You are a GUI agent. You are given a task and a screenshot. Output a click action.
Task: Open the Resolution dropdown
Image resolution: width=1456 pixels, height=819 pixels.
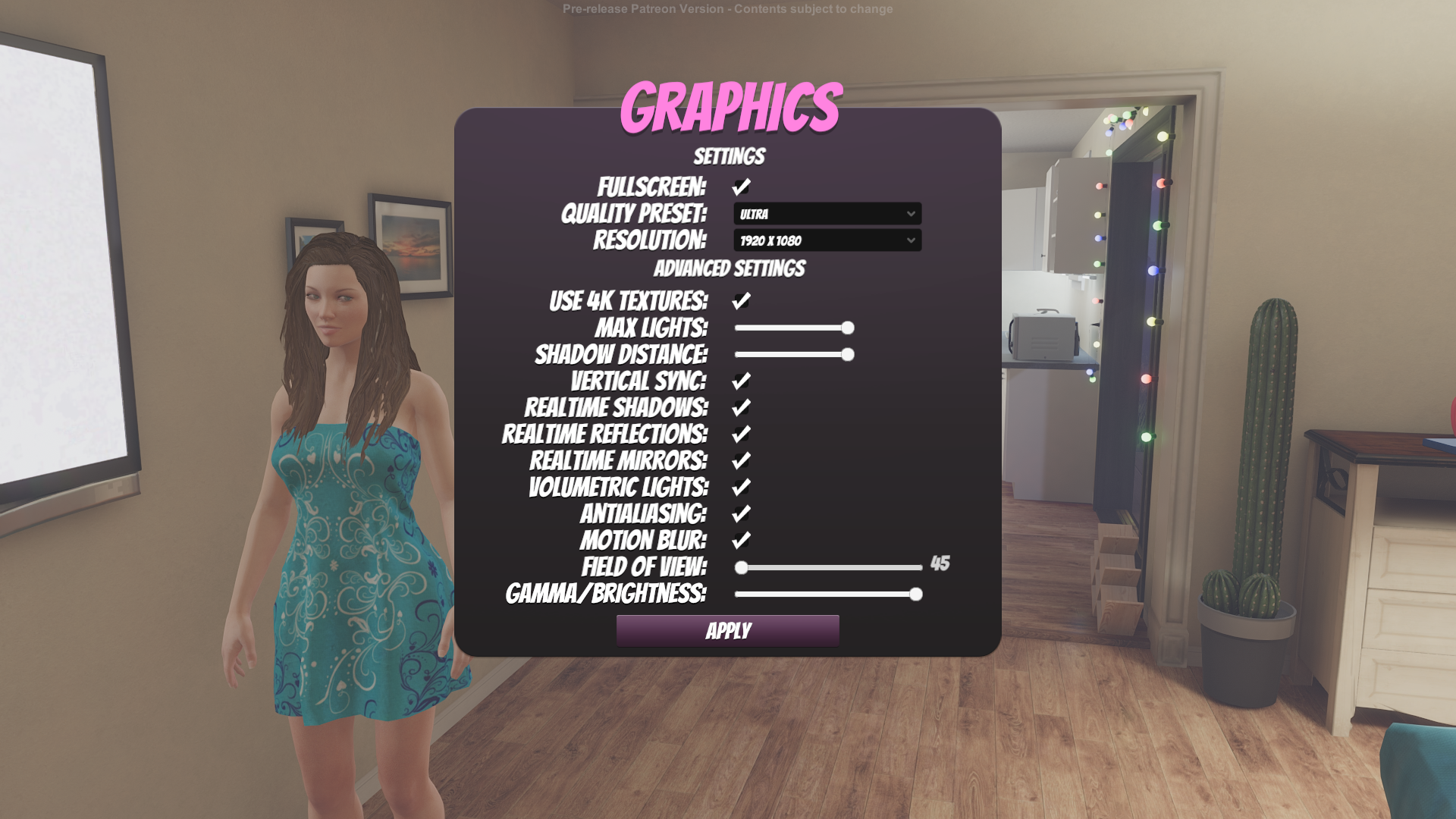tap(827, 241)
